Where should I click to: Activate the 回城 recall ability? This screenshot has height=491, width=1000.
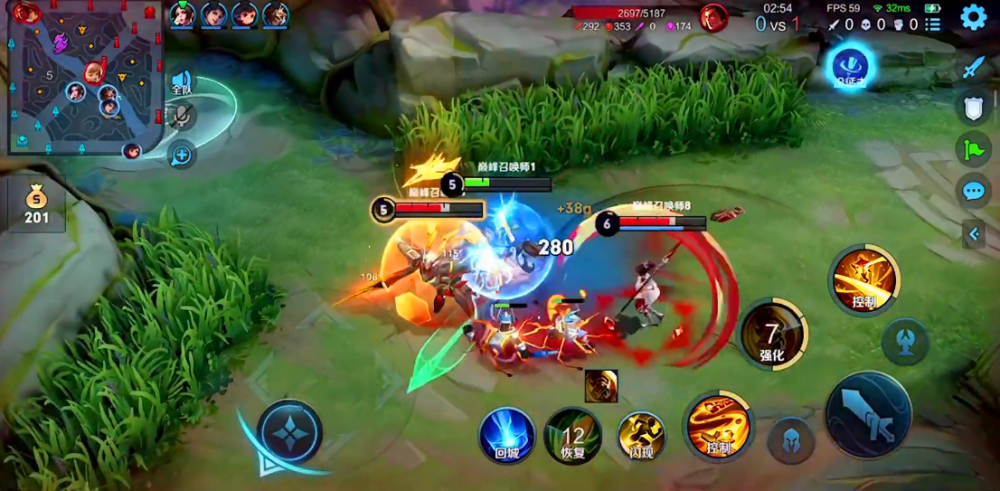507,434
